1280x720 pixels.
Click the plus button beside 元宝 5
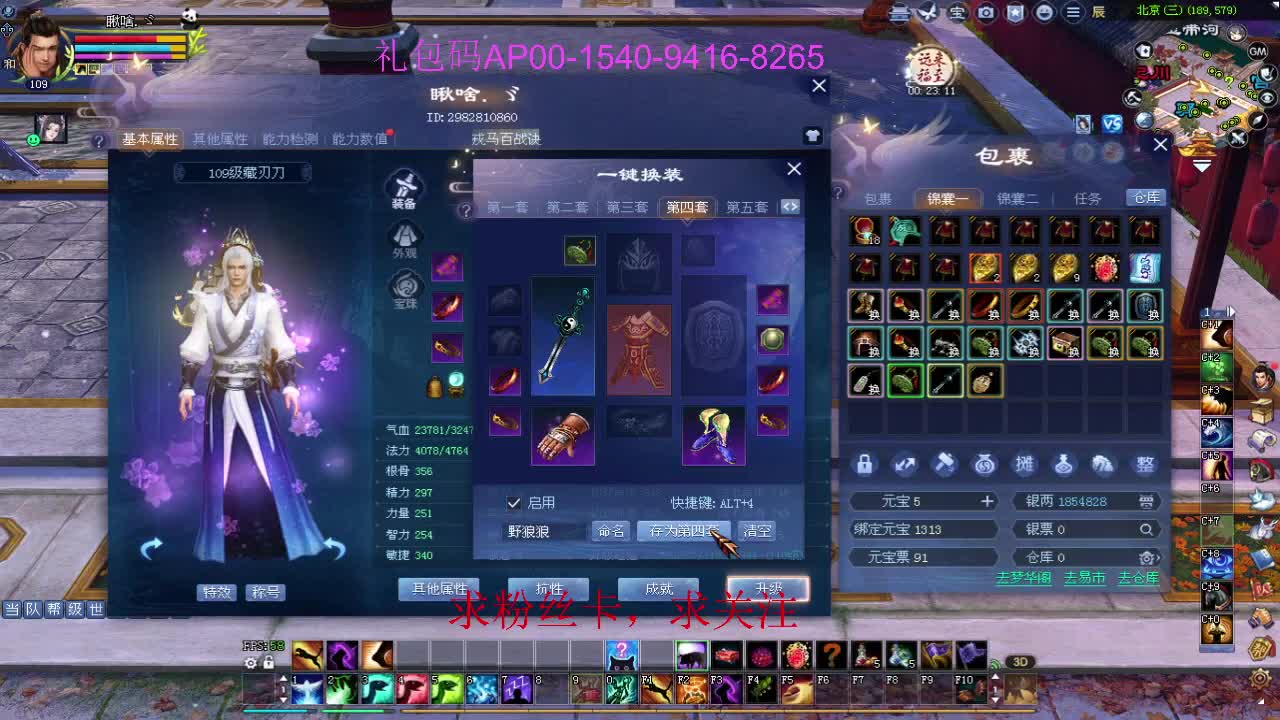coord(986,501)
